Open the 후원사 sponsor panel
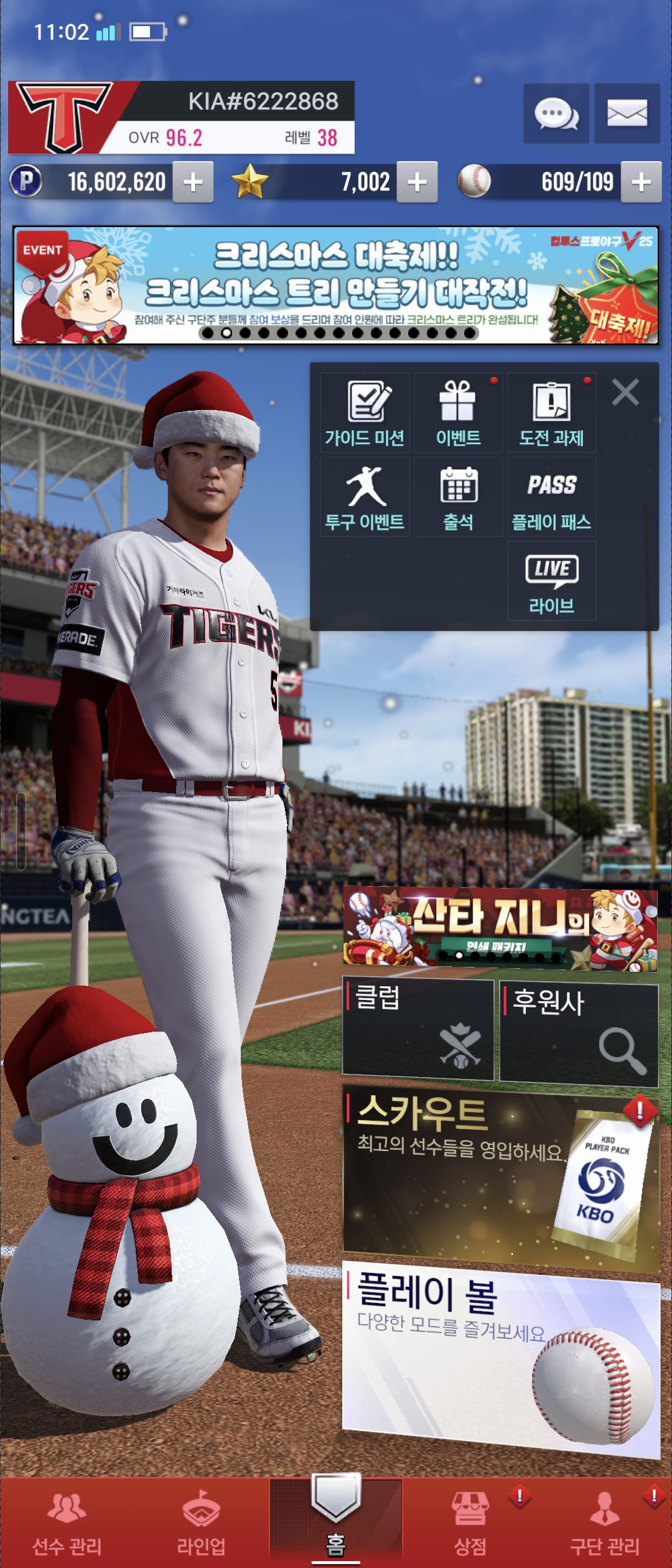This screenshot has height=1568, width=672. 579,1032
